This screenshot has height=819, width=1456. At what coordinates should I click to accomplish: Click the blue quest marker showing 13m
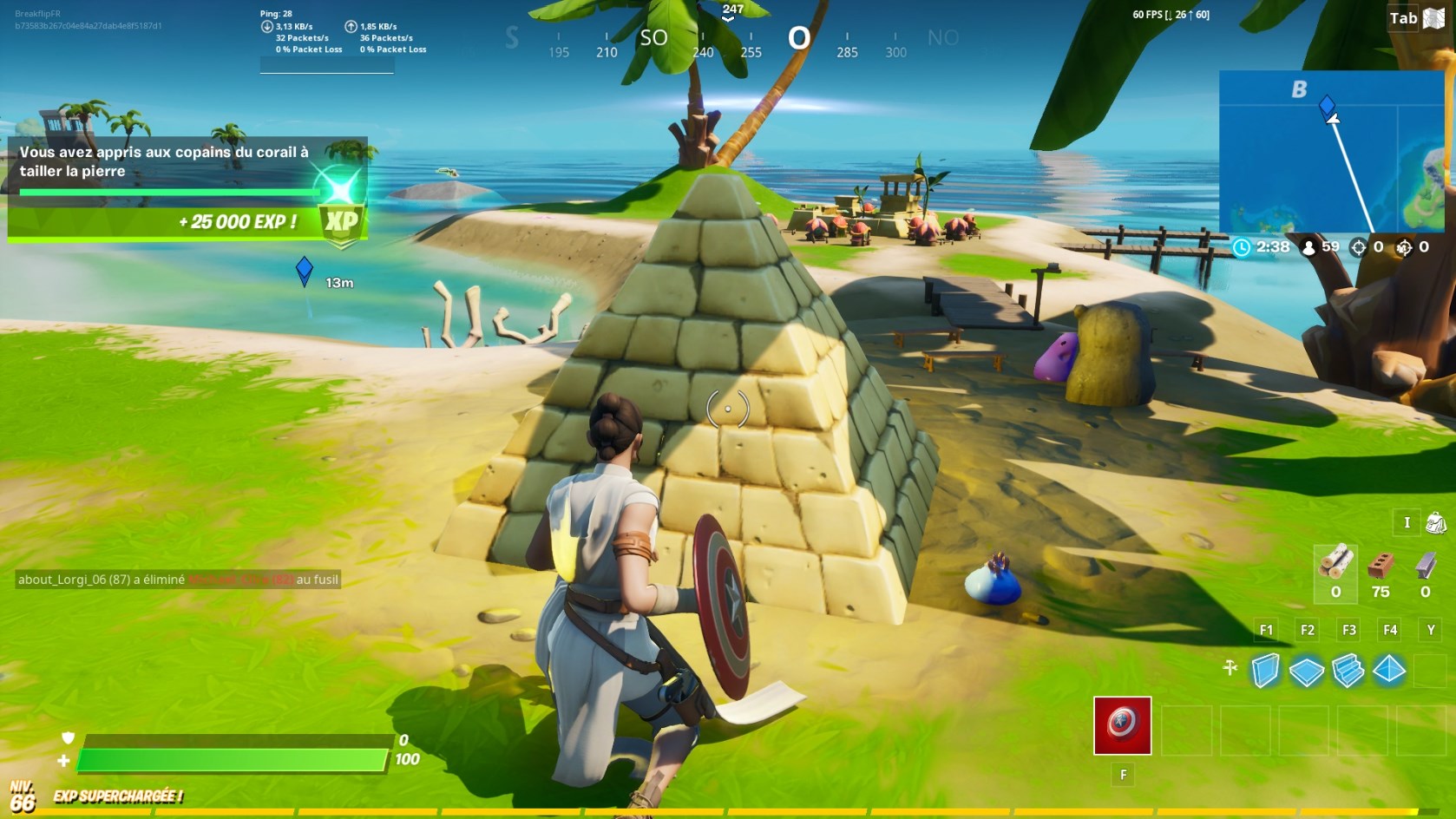304,270
